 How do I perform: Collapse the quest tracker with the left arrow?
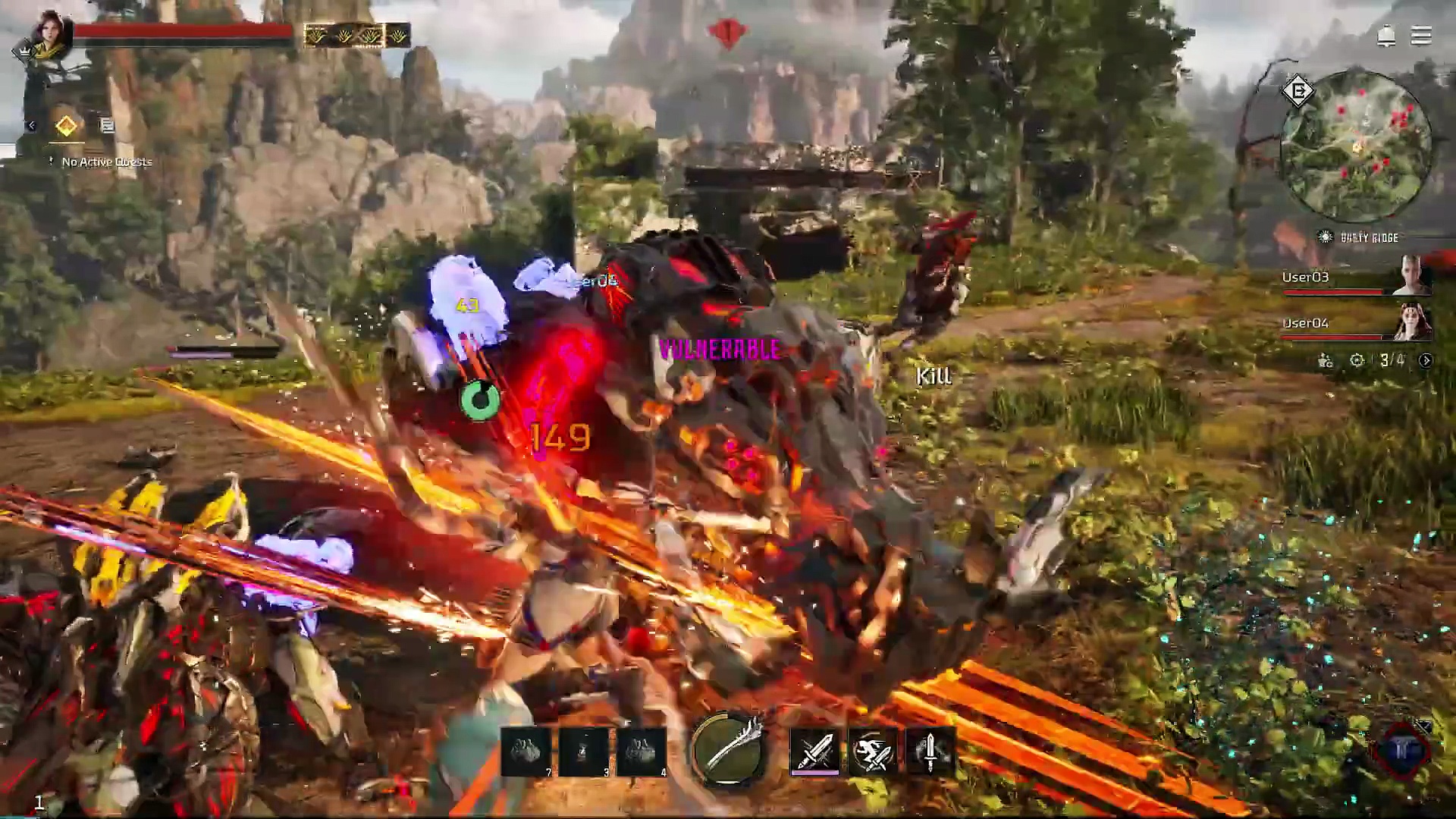[31, 126]
